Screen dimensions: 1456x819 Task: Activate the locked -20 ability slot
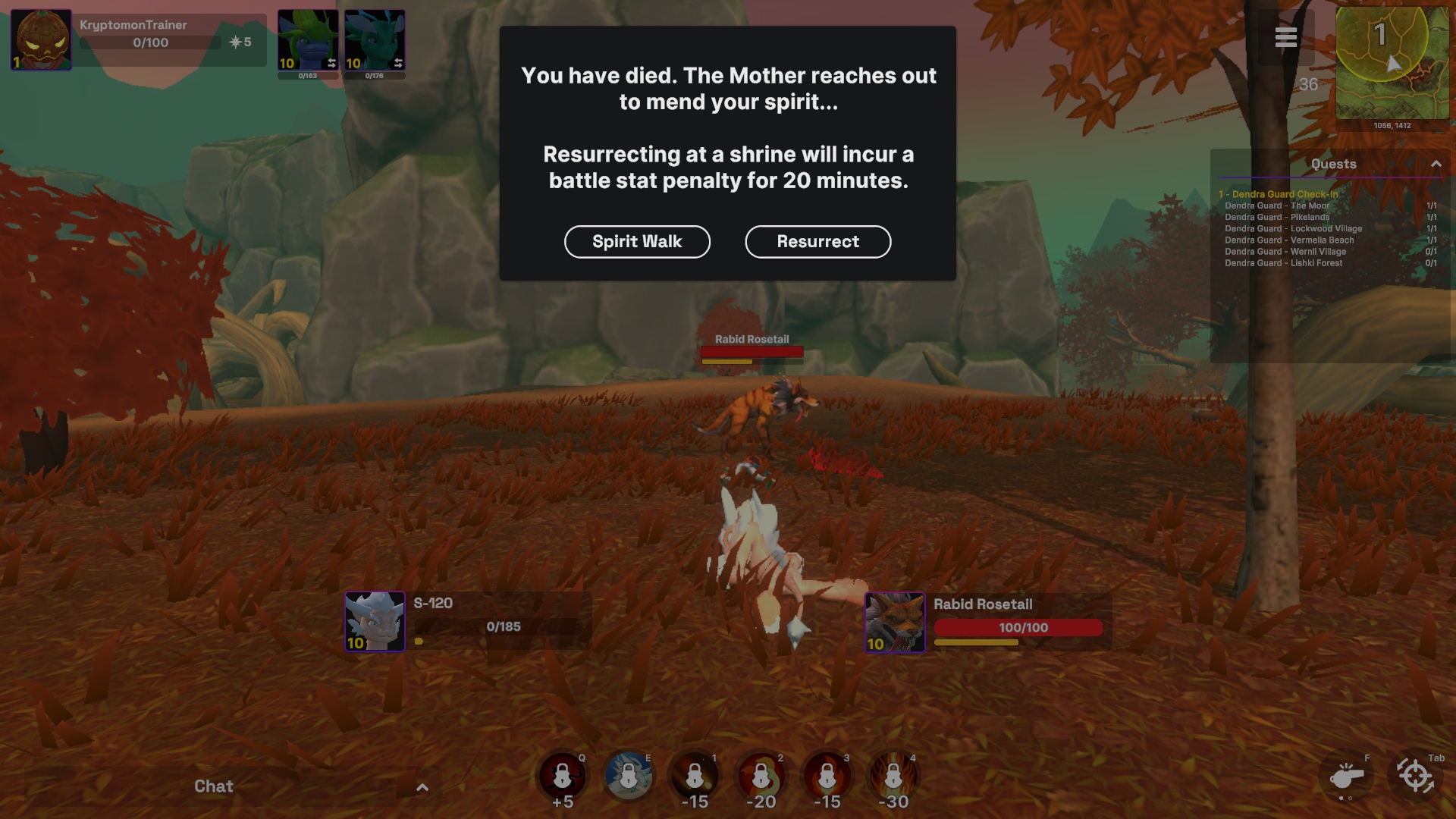[761, 777]
